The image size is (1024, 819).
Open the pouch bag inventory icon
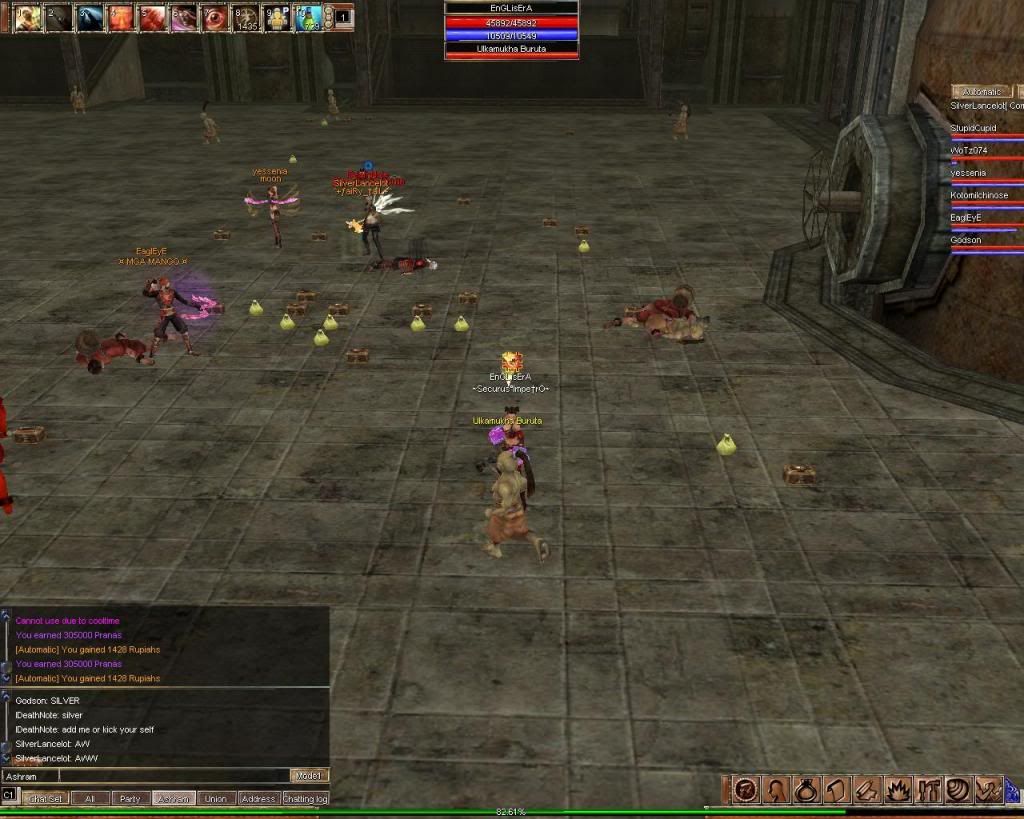(806, 790)
